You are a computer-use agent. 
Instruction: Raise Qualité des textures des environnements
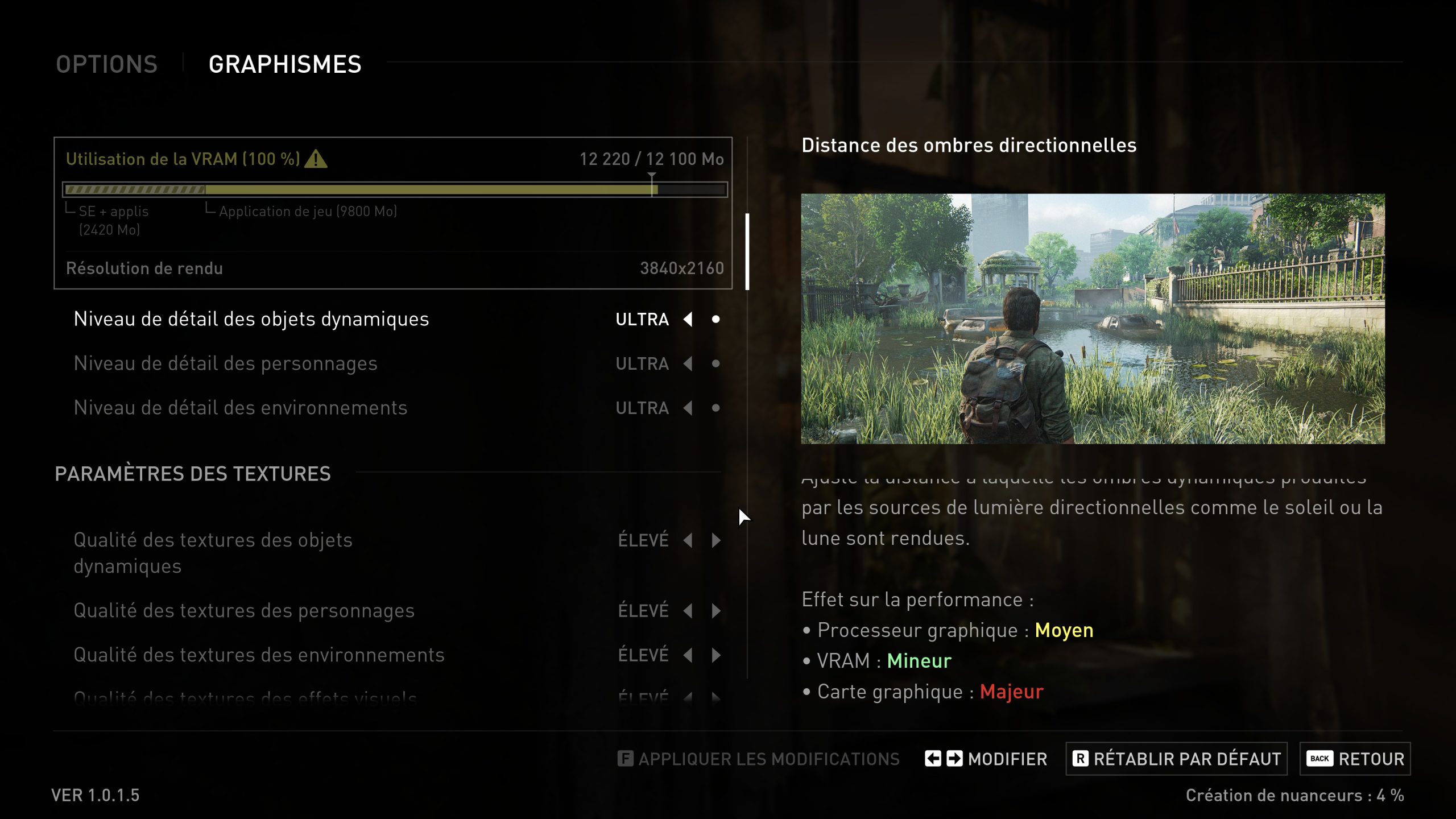(716, 654)
